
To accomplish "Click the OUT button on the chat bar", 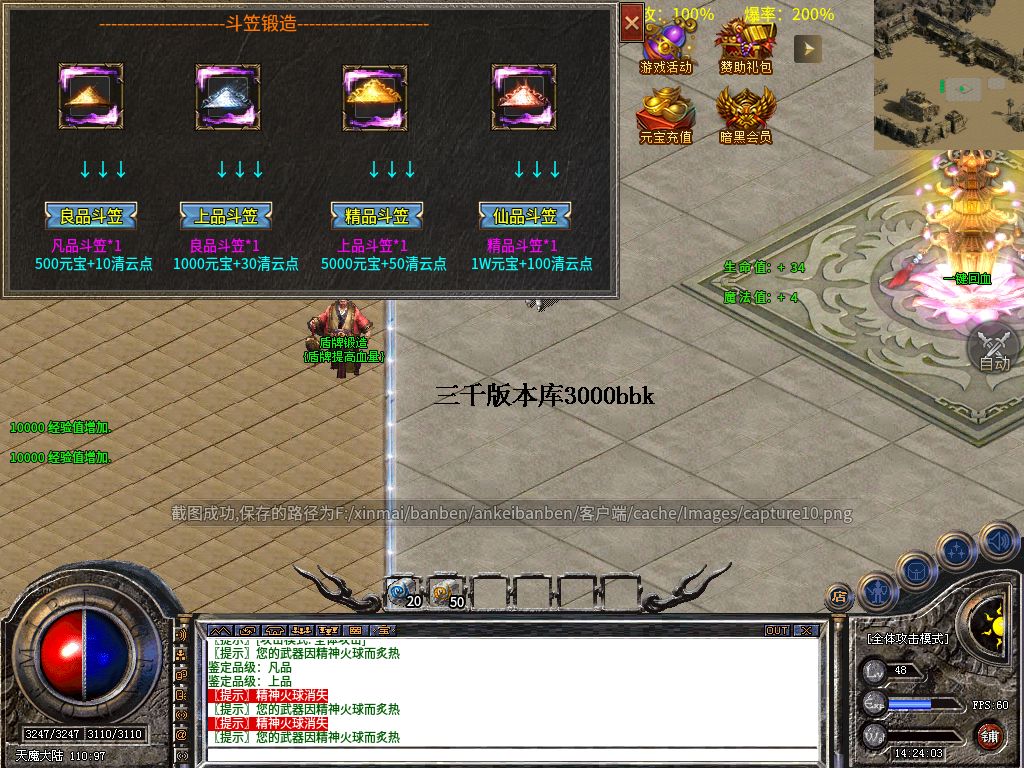I will (x=777, y=631).
